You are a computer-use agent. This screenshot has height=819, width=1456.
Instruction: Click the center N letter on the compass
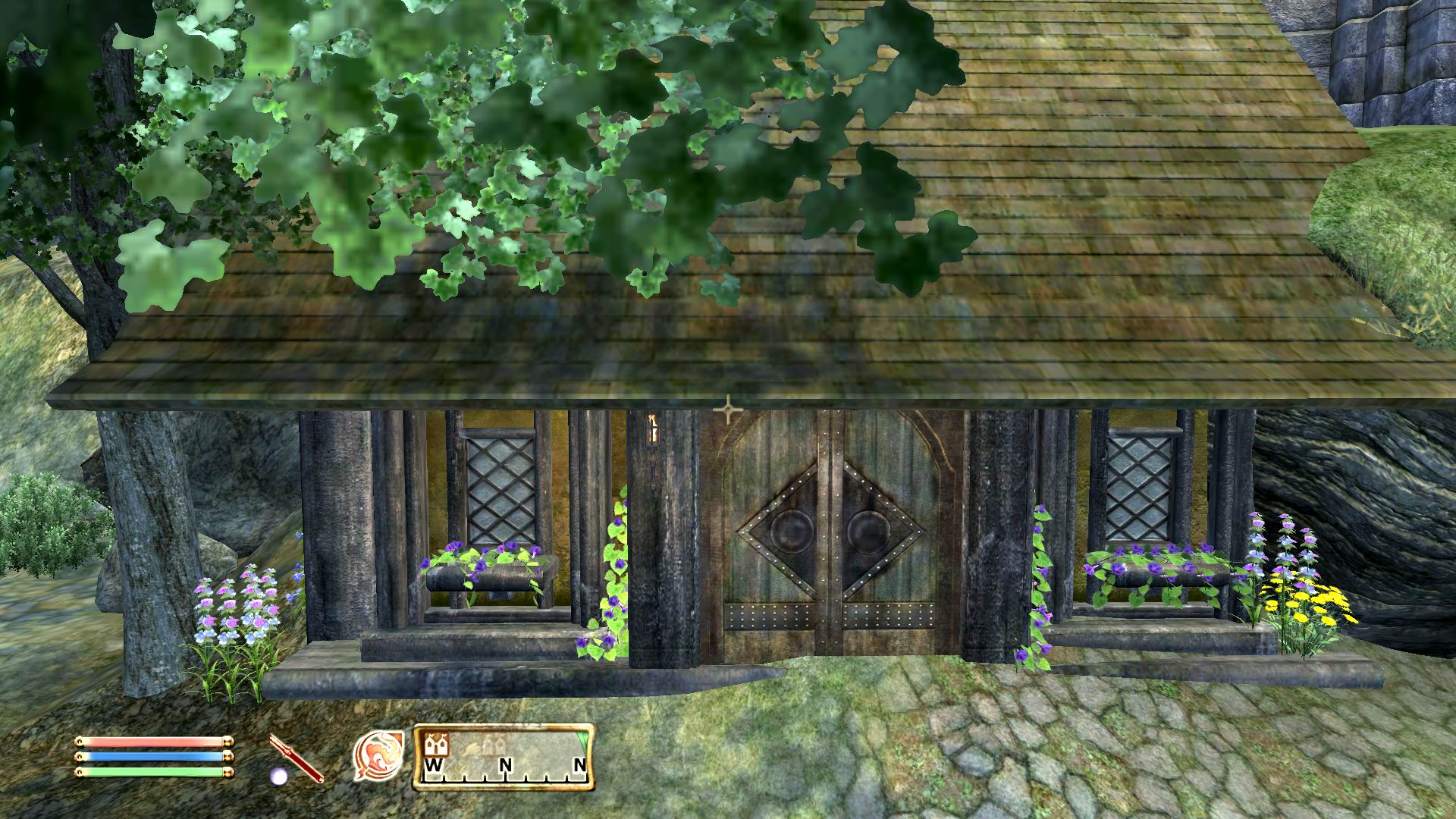[x=506, y=763]
